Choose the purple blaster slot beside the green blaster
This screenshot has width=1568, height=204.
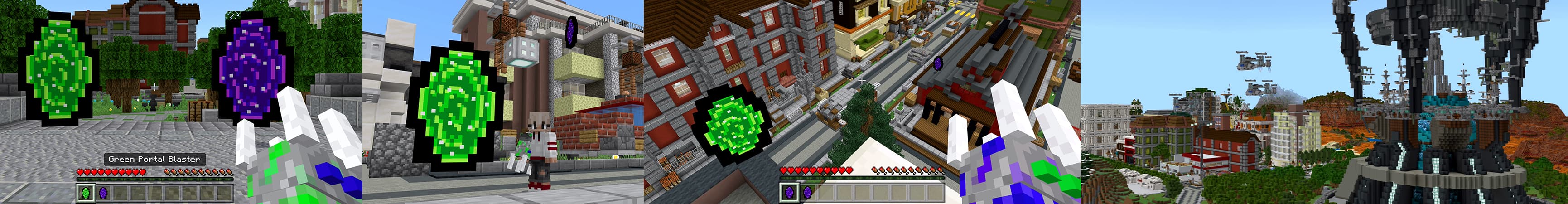click(103, 193)
